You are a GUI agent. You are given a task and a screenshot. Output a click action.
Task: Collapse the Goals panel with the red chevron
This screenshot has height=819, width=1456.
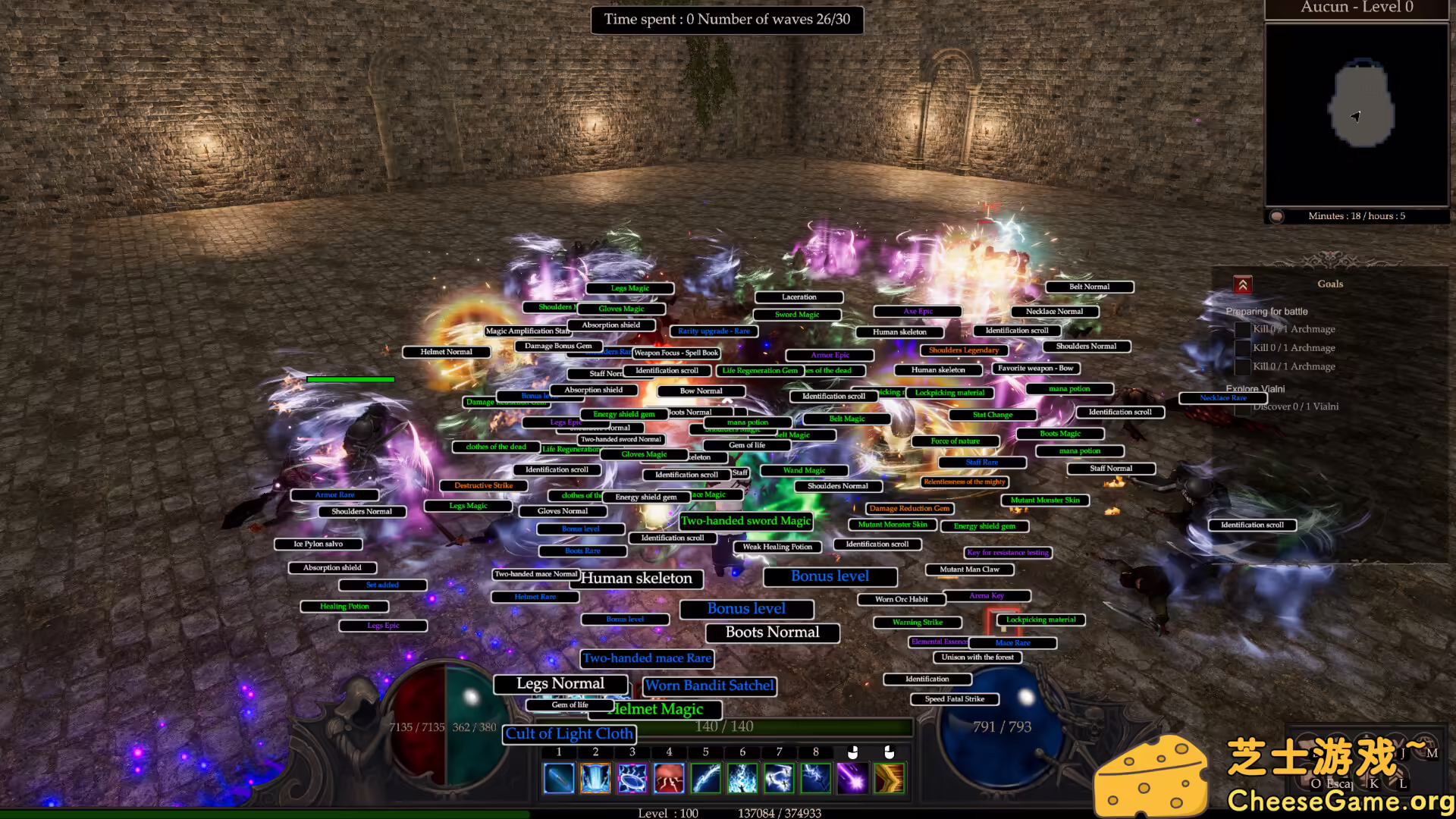pyautogui.click(x=1242, y=284)
